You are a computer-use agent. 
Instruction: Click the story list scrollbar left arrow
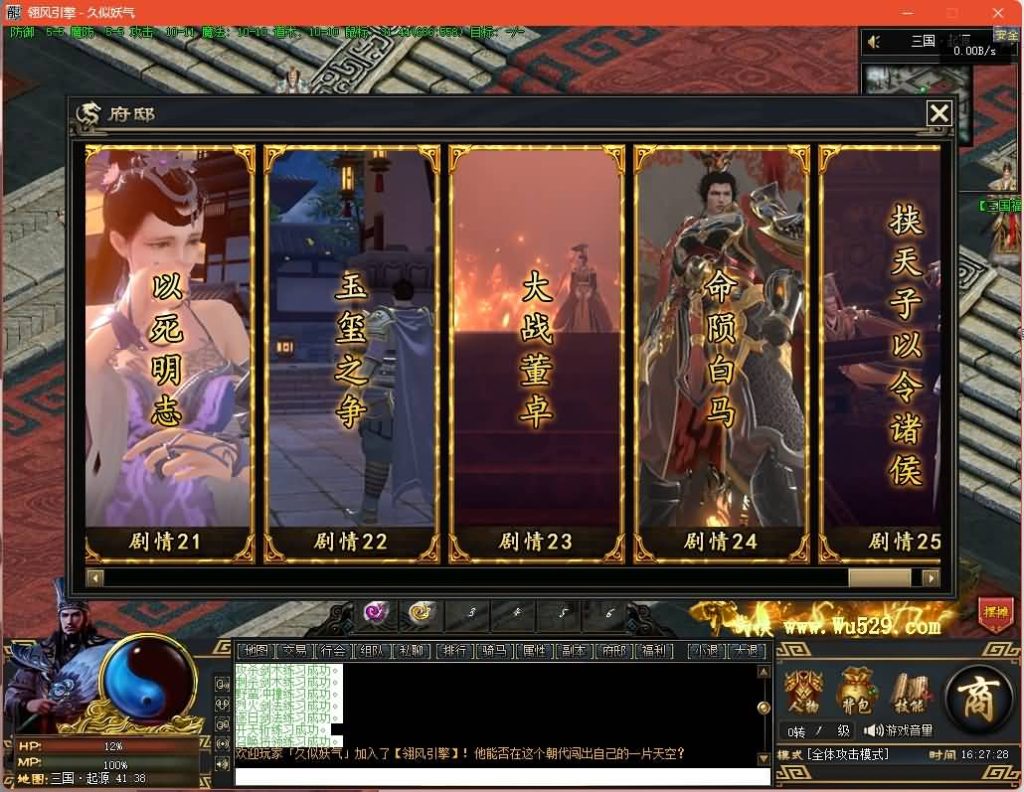pyautogui.click(x=95, y=578)
